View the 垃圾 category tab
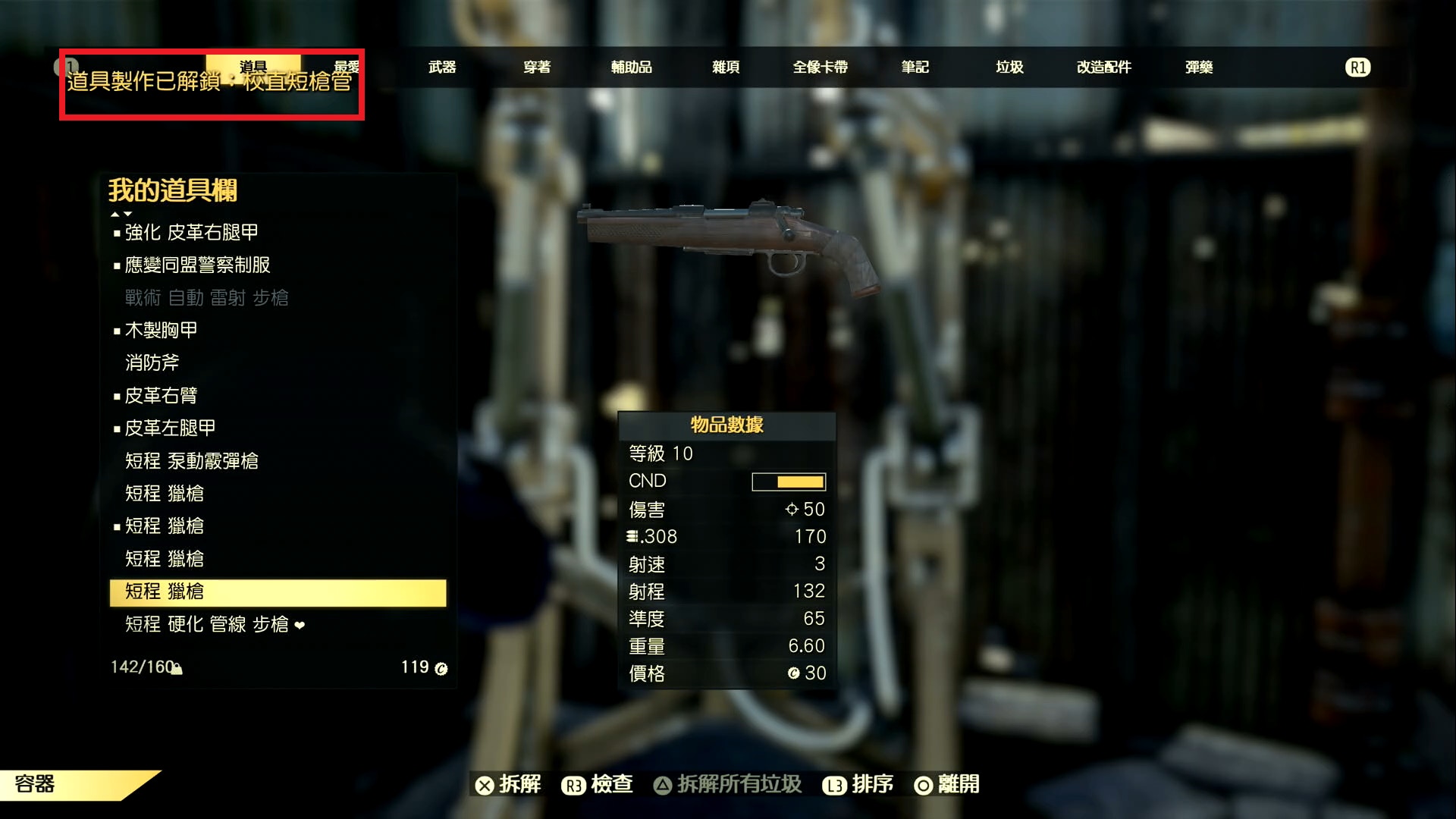Screen dimensions: 1456x819 point(1009,67)
